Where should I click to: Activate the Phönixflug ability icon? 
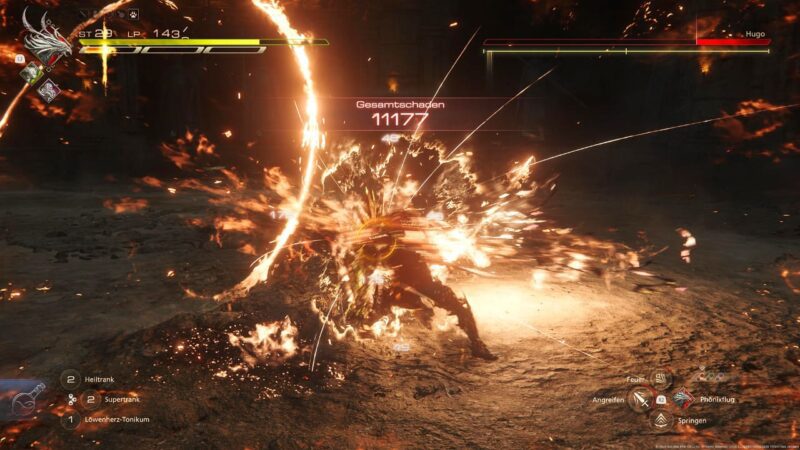(681, 399)
